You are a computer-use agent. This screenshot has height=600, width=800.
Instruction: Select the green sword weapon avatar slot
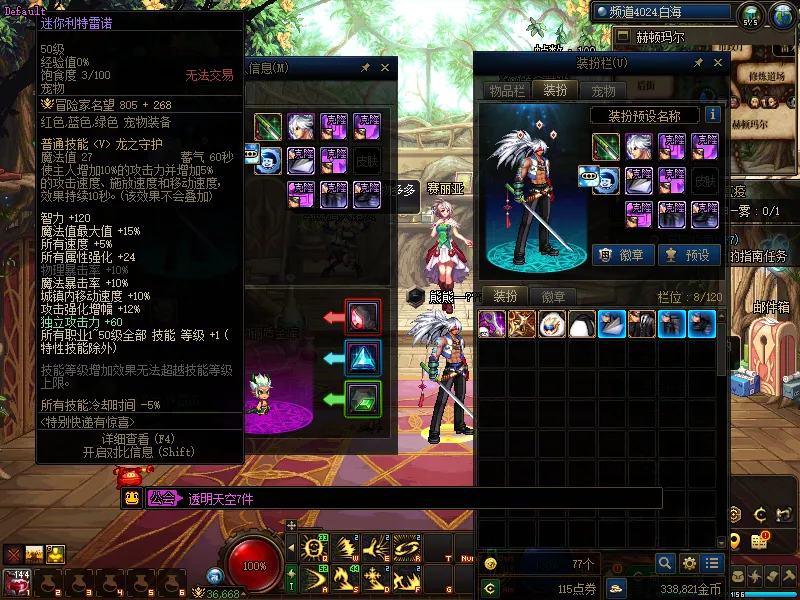(605, 147)
